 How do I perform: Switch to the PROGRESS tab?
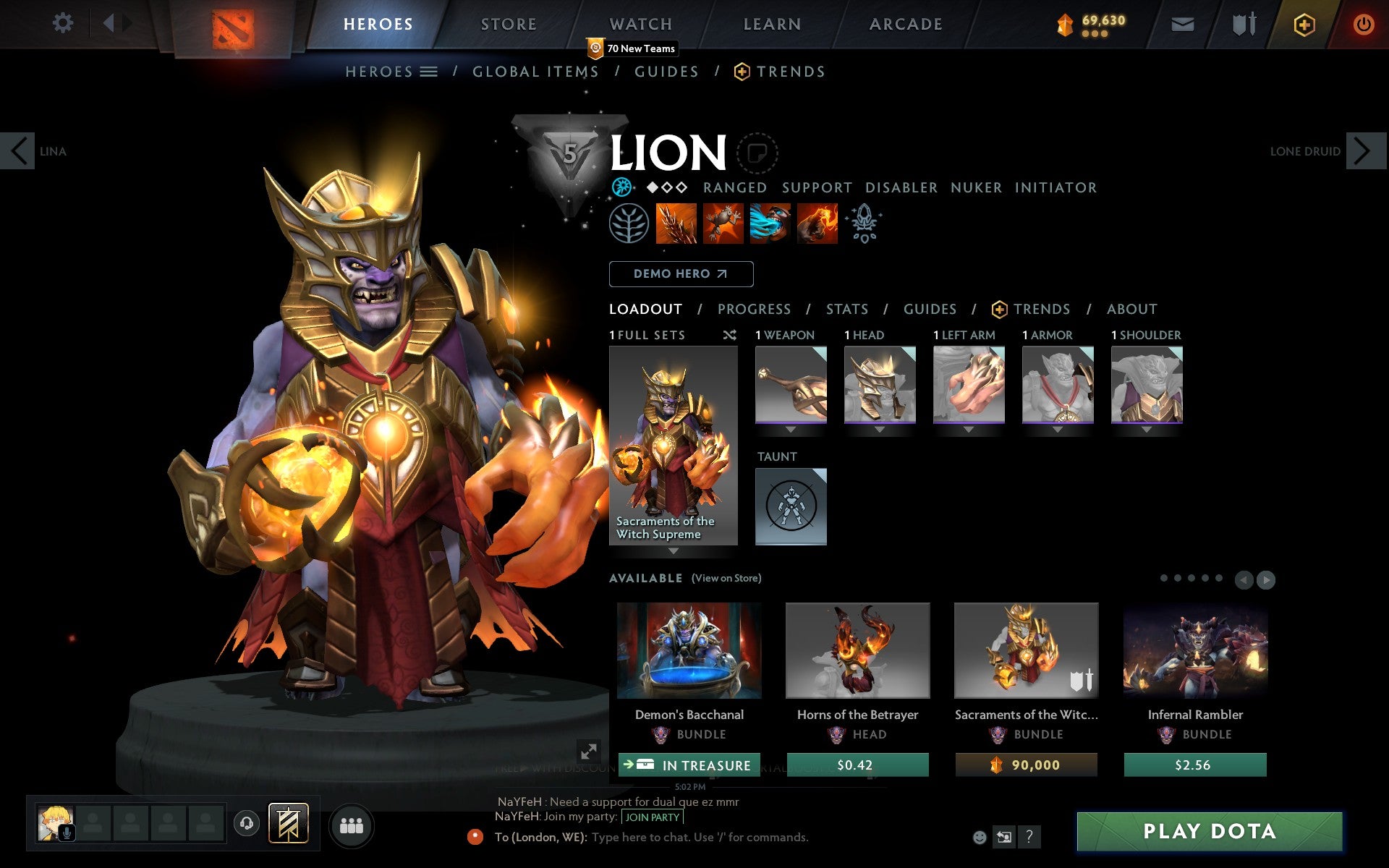click(754, 309)
